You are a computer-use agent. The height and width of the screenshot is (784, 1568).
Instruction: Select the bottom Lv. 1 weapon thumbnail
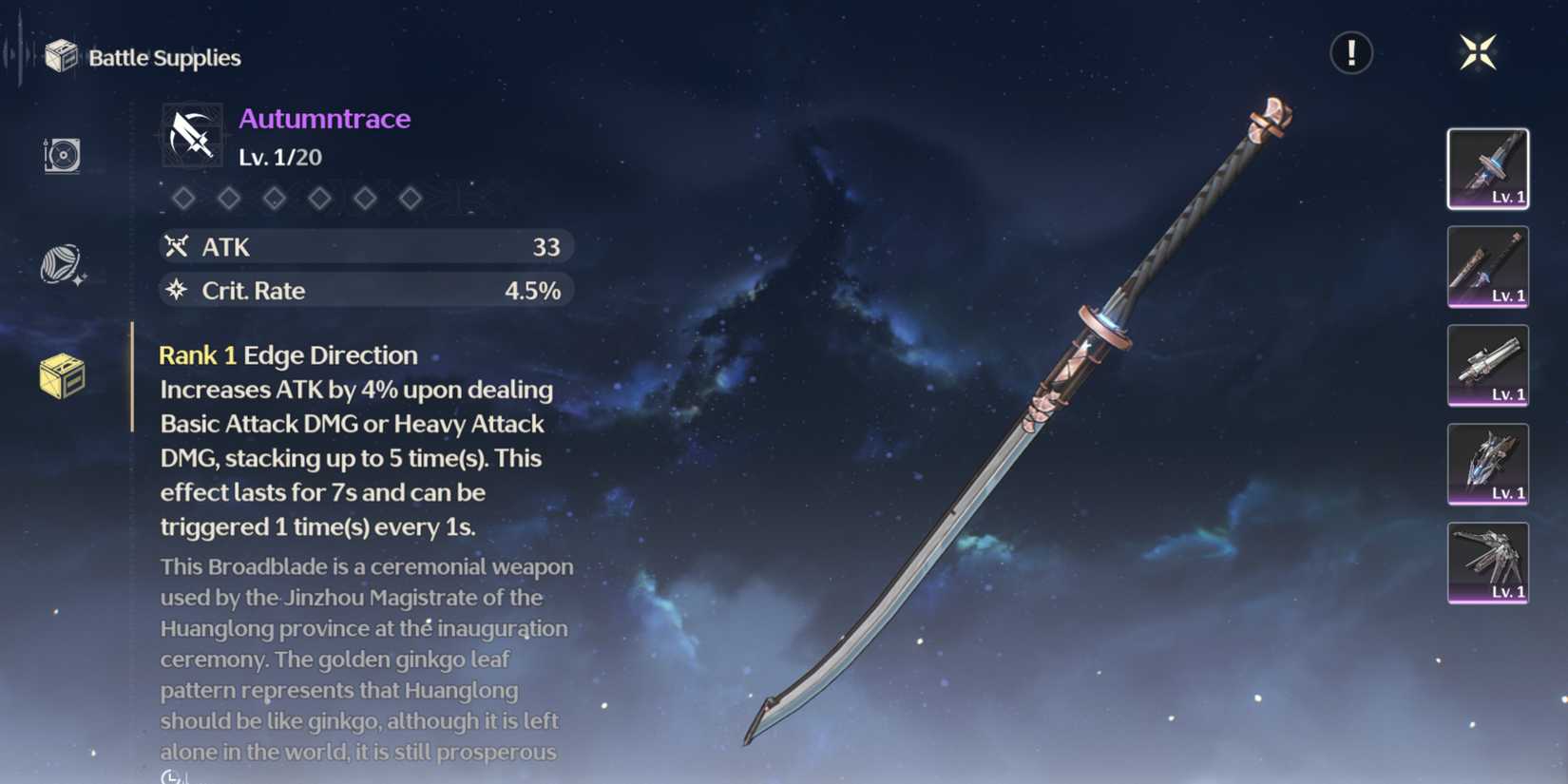(x=1487, y=564)
